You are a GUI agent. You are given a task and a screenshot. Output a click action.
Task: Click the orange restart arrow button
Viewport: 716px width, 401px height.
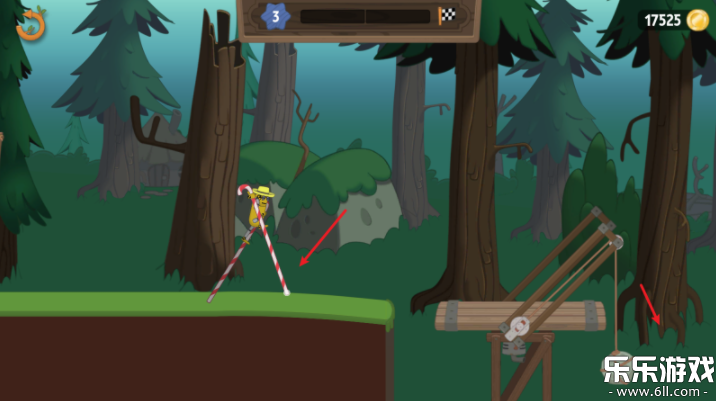coord(30,24)
